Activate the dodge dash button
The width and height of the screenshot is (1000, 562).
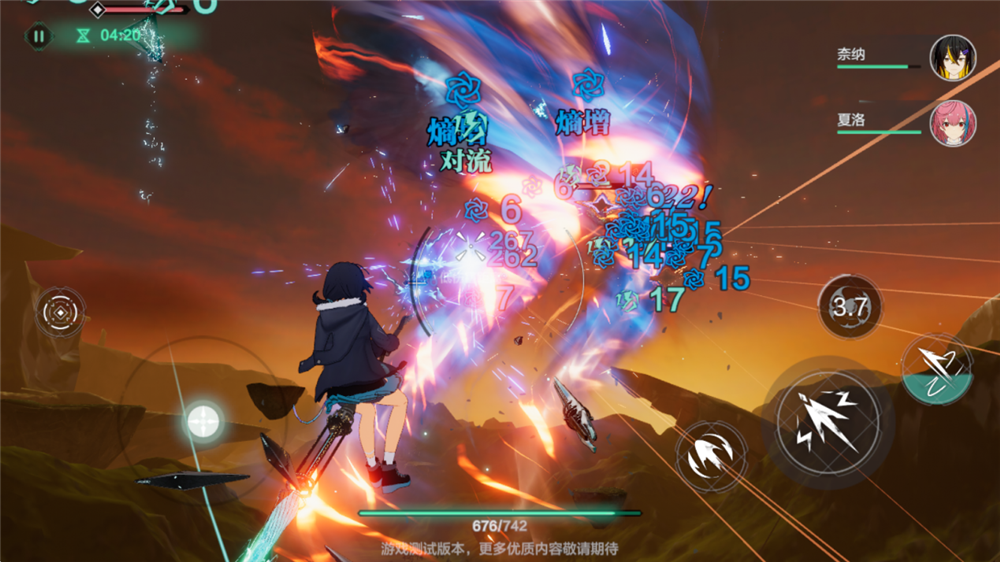(x=711, y=457)
